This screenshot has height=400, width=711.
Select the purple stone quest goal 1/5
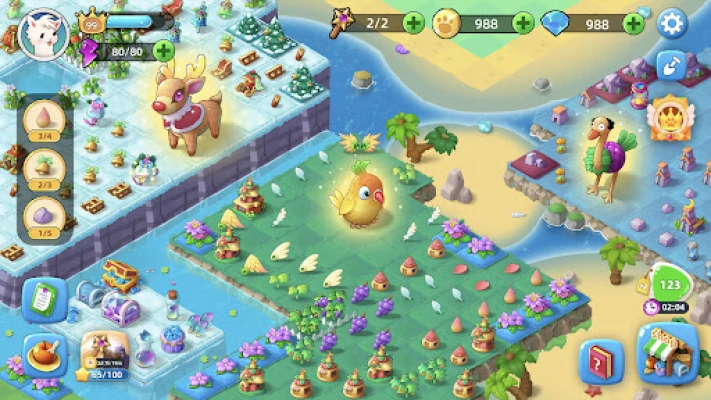[45, 215]
